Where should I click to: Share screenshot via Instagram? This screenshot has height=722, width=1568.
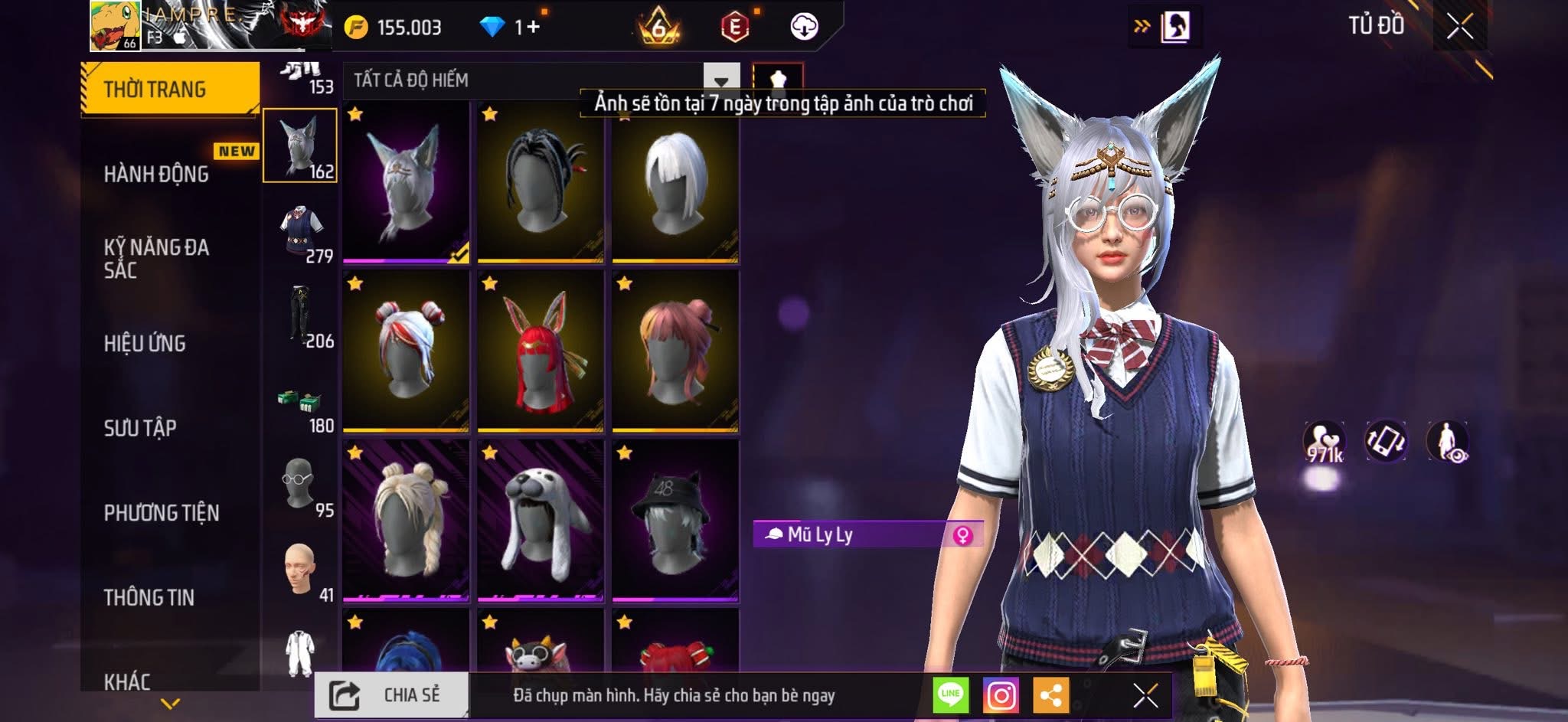click(1001, 695)
